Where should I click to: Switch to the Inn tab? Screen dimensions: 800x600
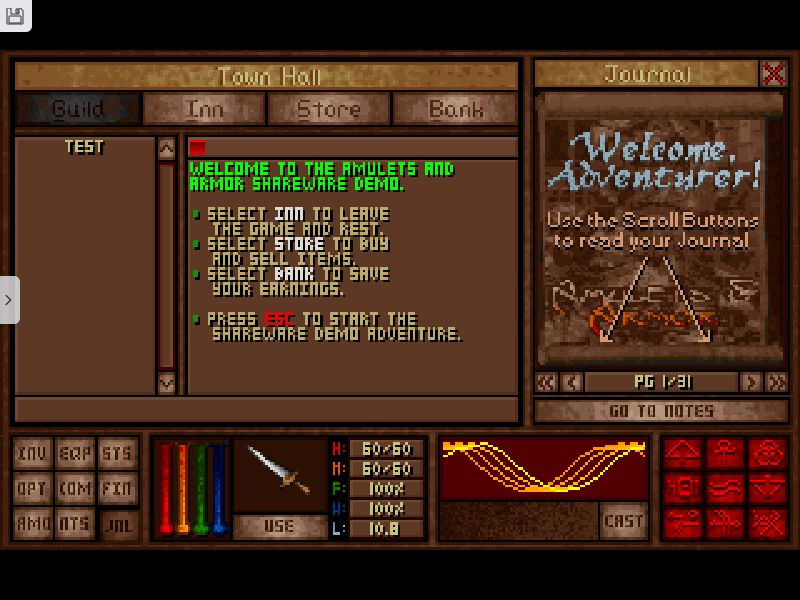204,109
